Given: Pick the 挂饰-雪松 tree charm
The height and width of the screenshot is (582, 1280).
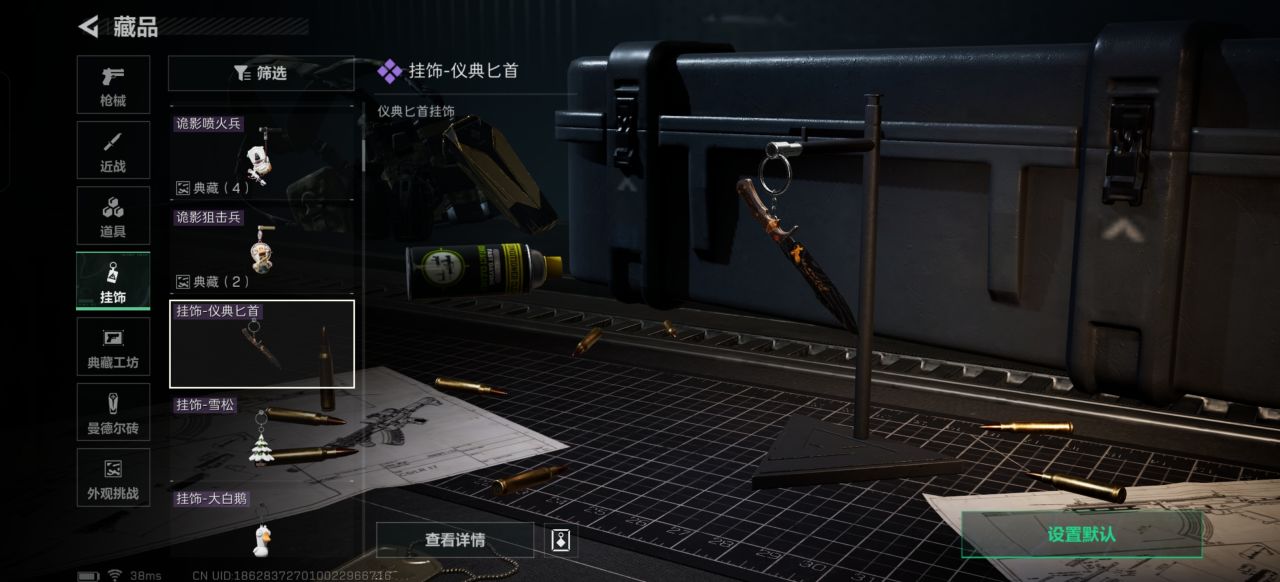Looking at the screenshot, I should [262, 434].
